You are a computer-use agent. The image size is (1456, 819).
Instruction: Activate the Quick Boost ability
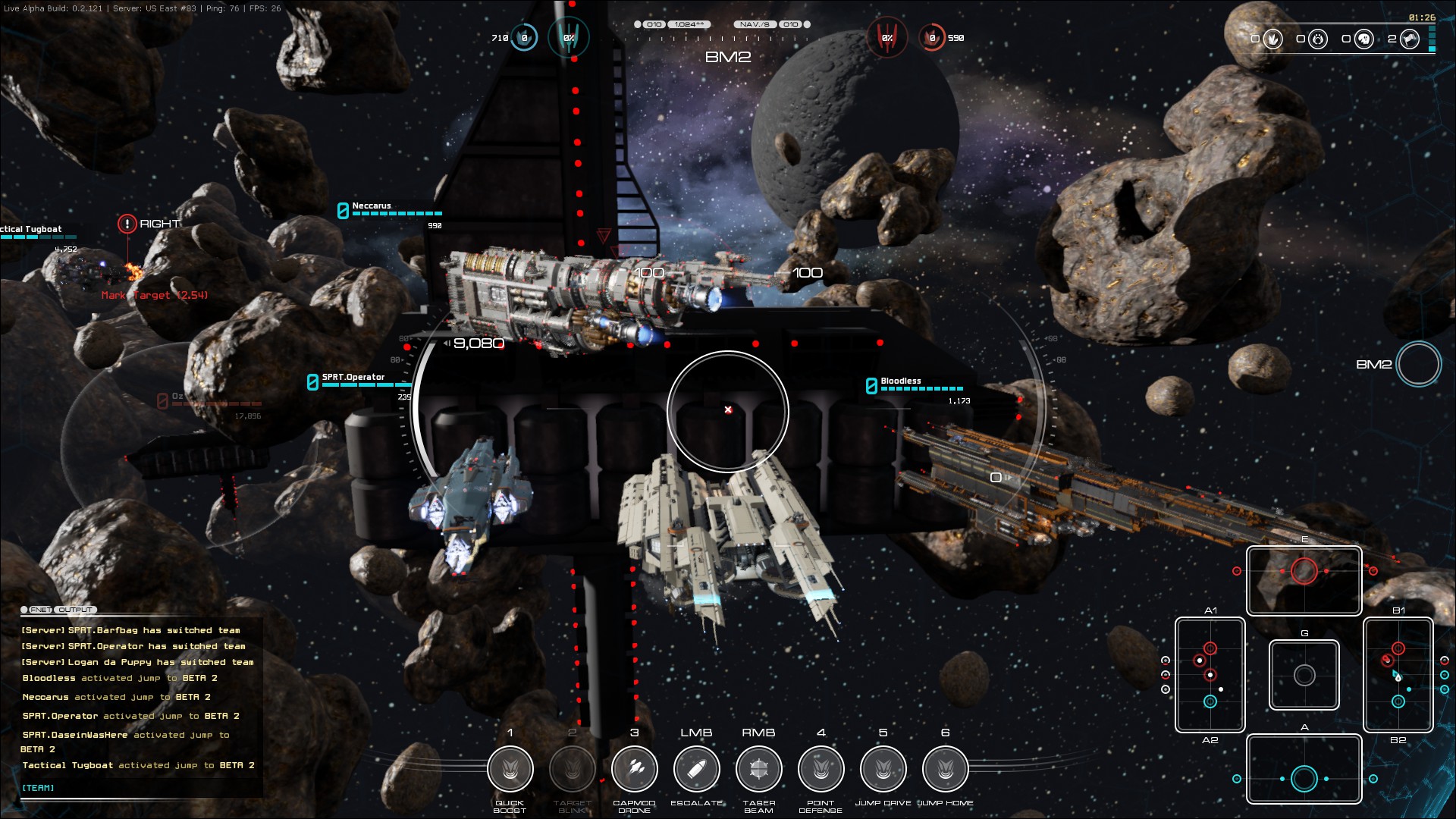[x=510, y=769]
